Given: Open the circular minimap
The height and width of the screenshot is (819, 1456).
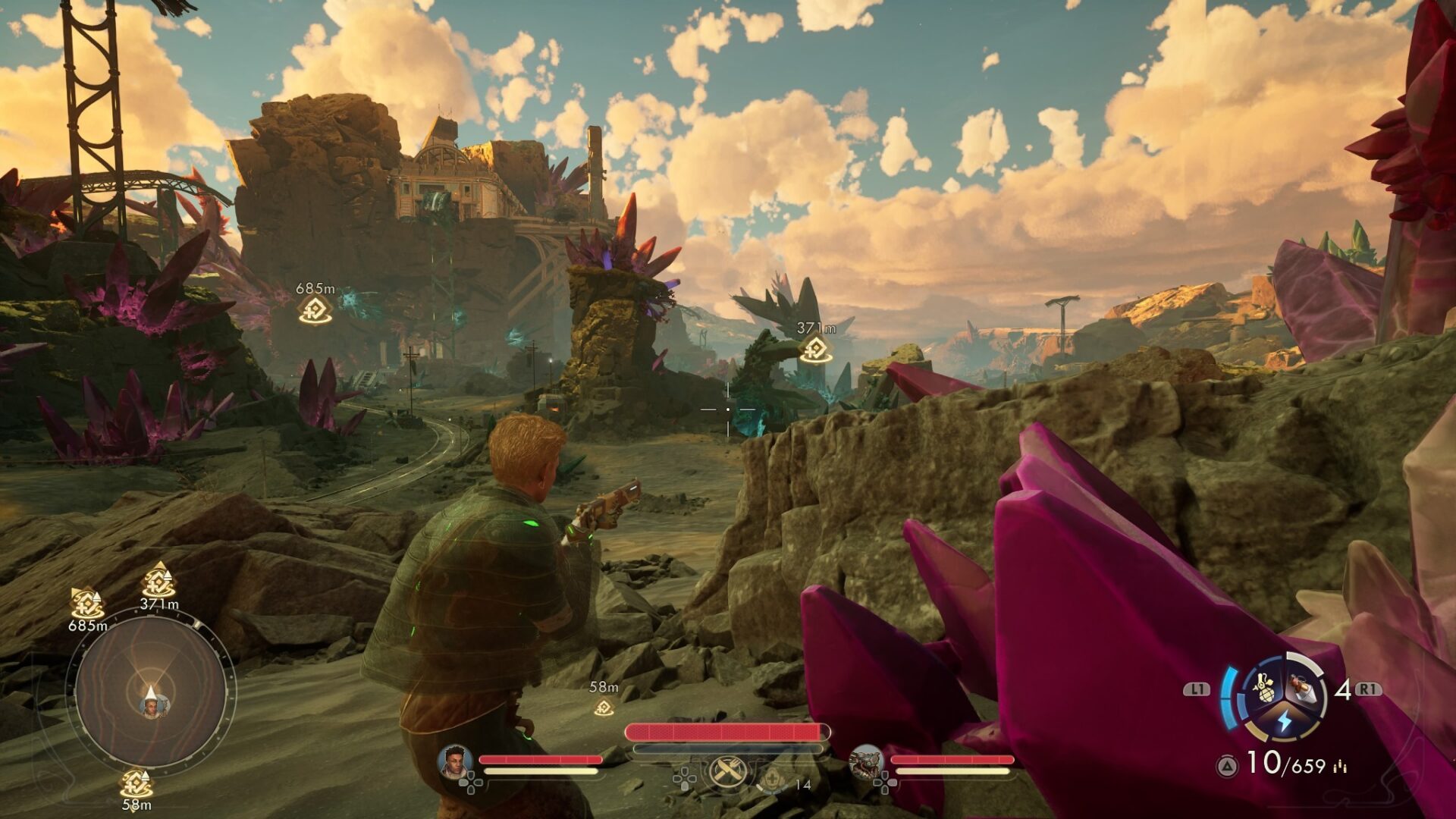Looking at the screenshot, I should tap(149, 692).
